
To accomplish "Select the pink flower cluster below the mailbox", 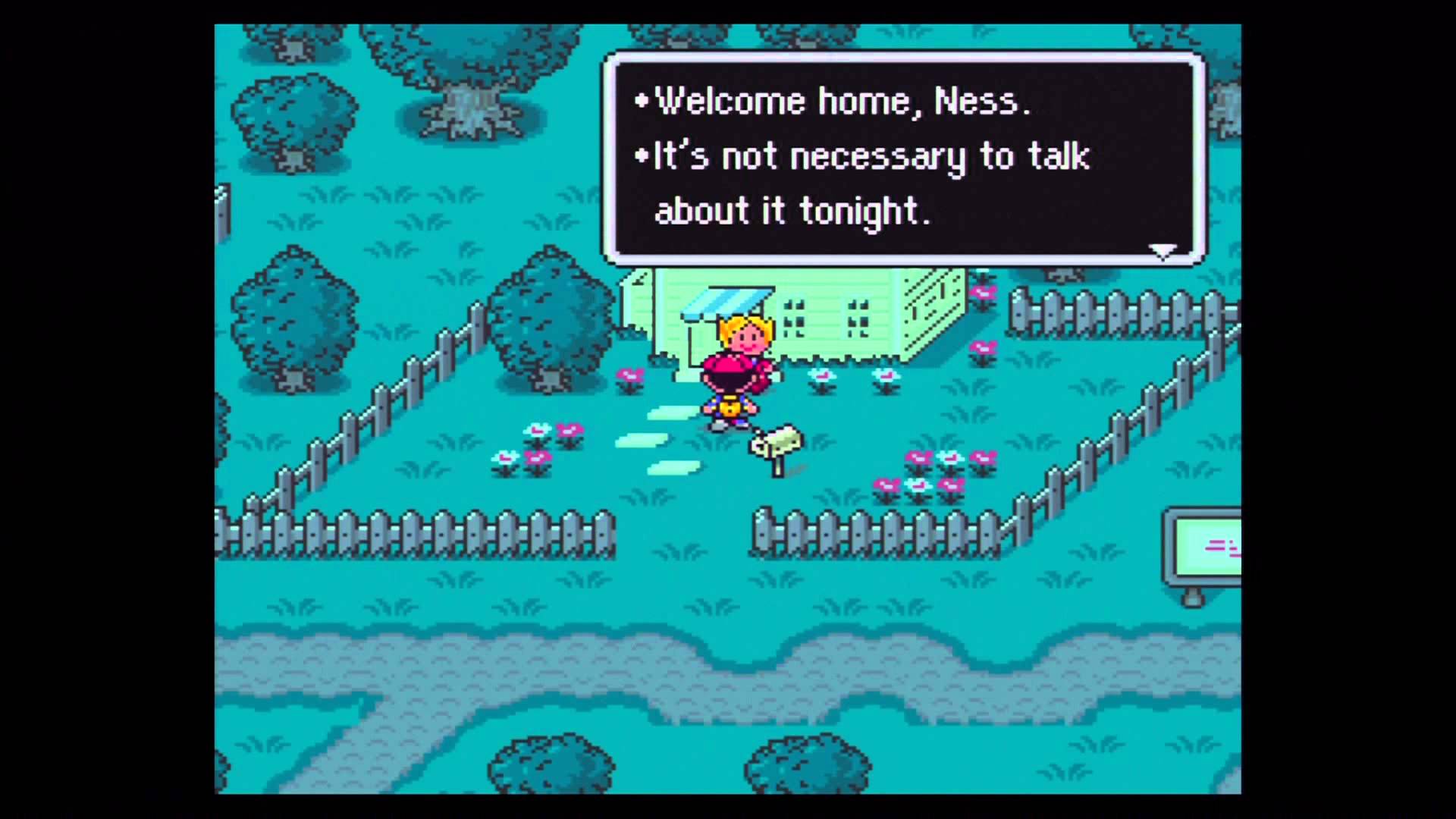I will click(x=918, y=470).
